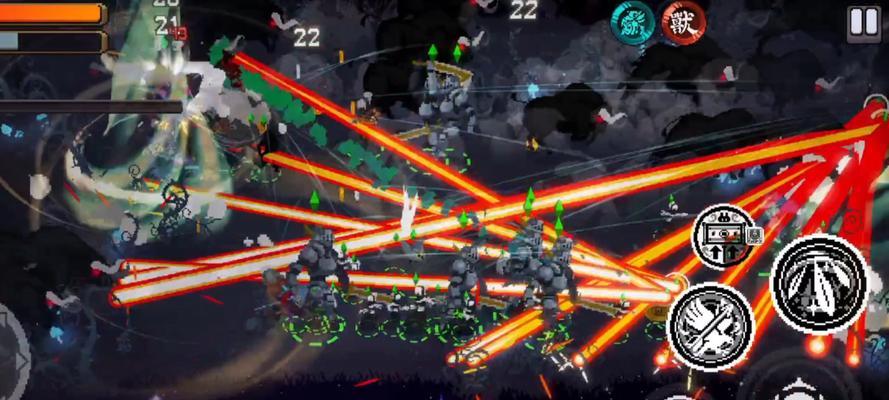Activate the large blade attack button
889x400 pixels.
pos(819,282)
